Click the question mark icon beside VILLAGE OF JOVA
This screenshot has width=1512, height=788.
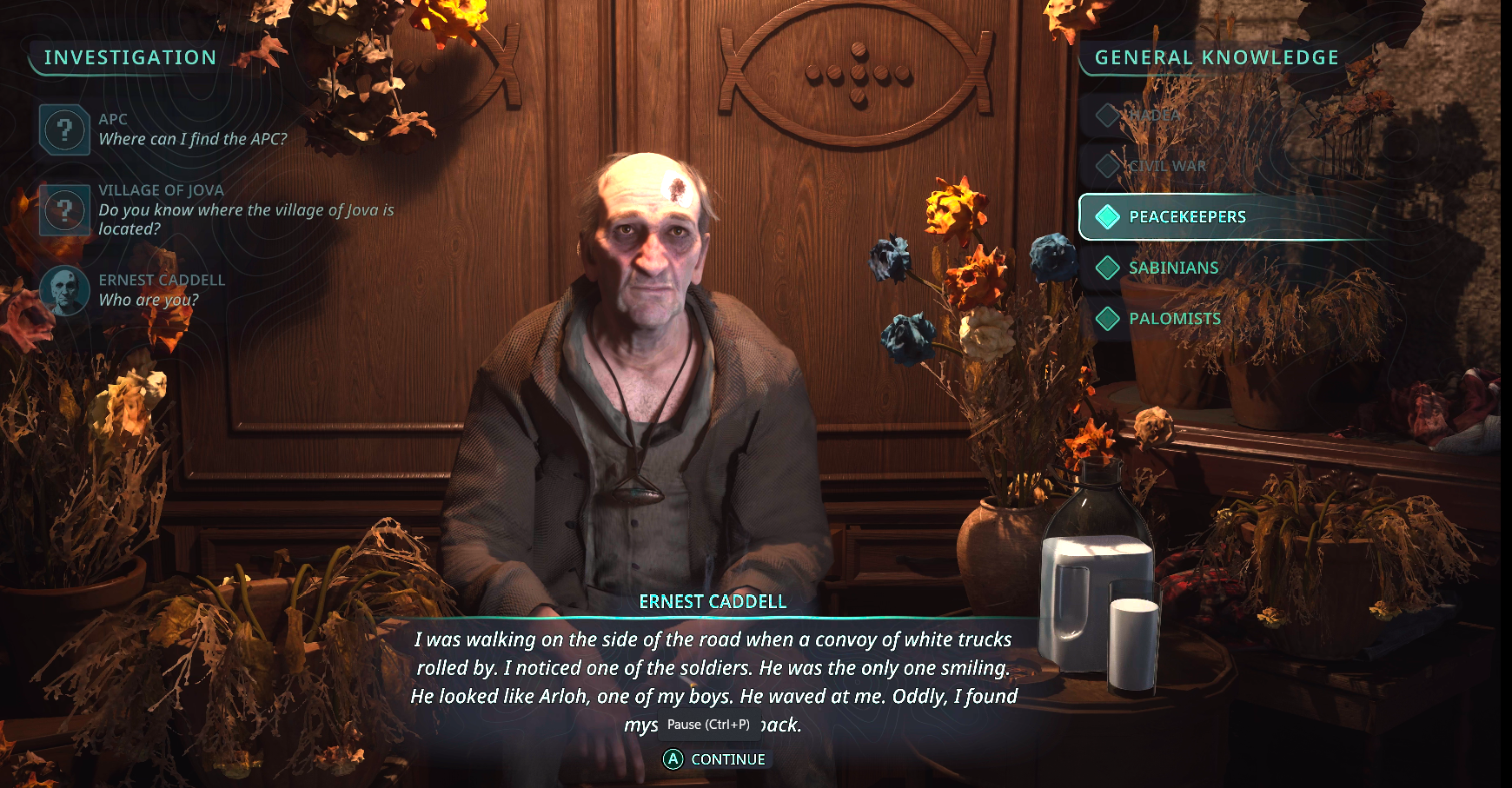coord(64,209)
